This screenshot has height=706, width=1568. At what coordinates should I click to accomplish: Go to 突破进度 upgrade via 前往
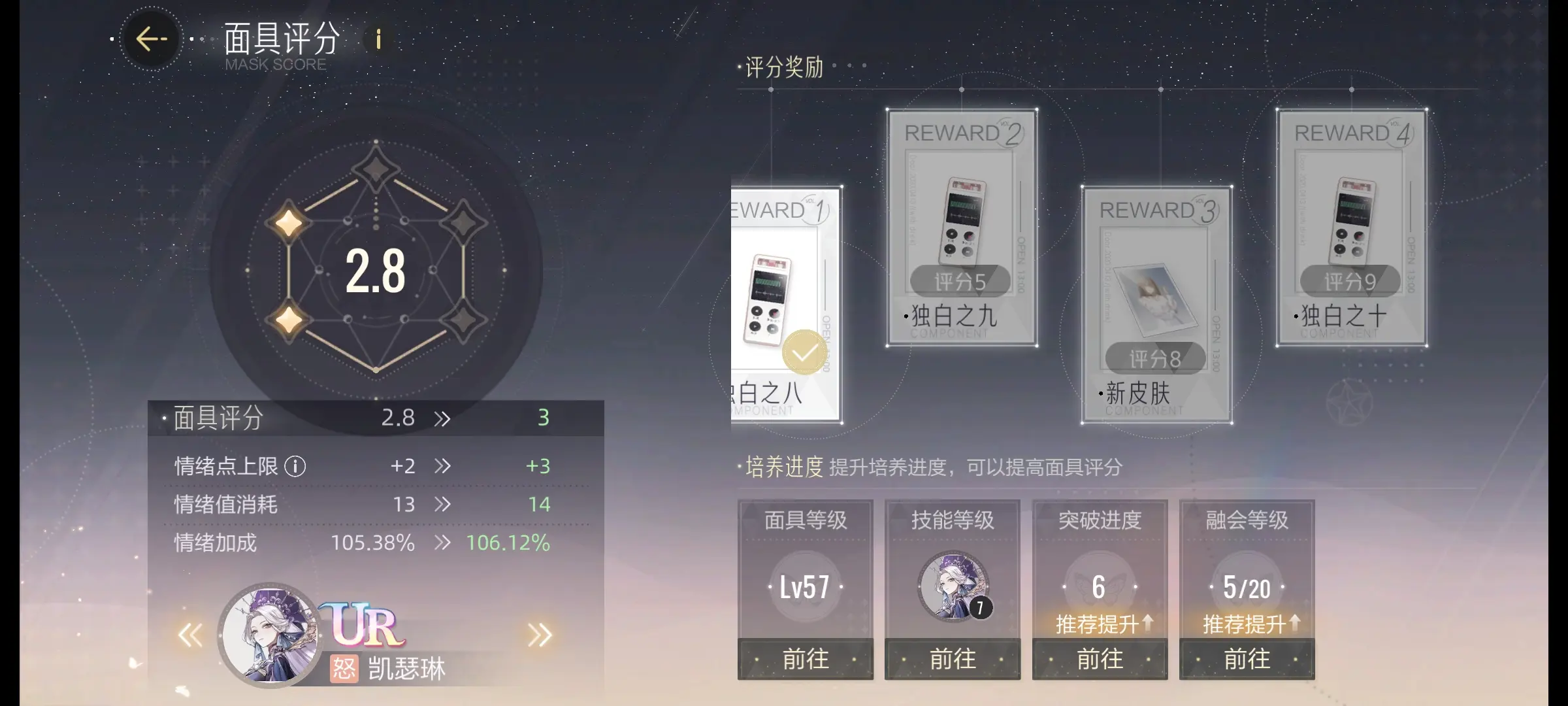click(1100, 659)
